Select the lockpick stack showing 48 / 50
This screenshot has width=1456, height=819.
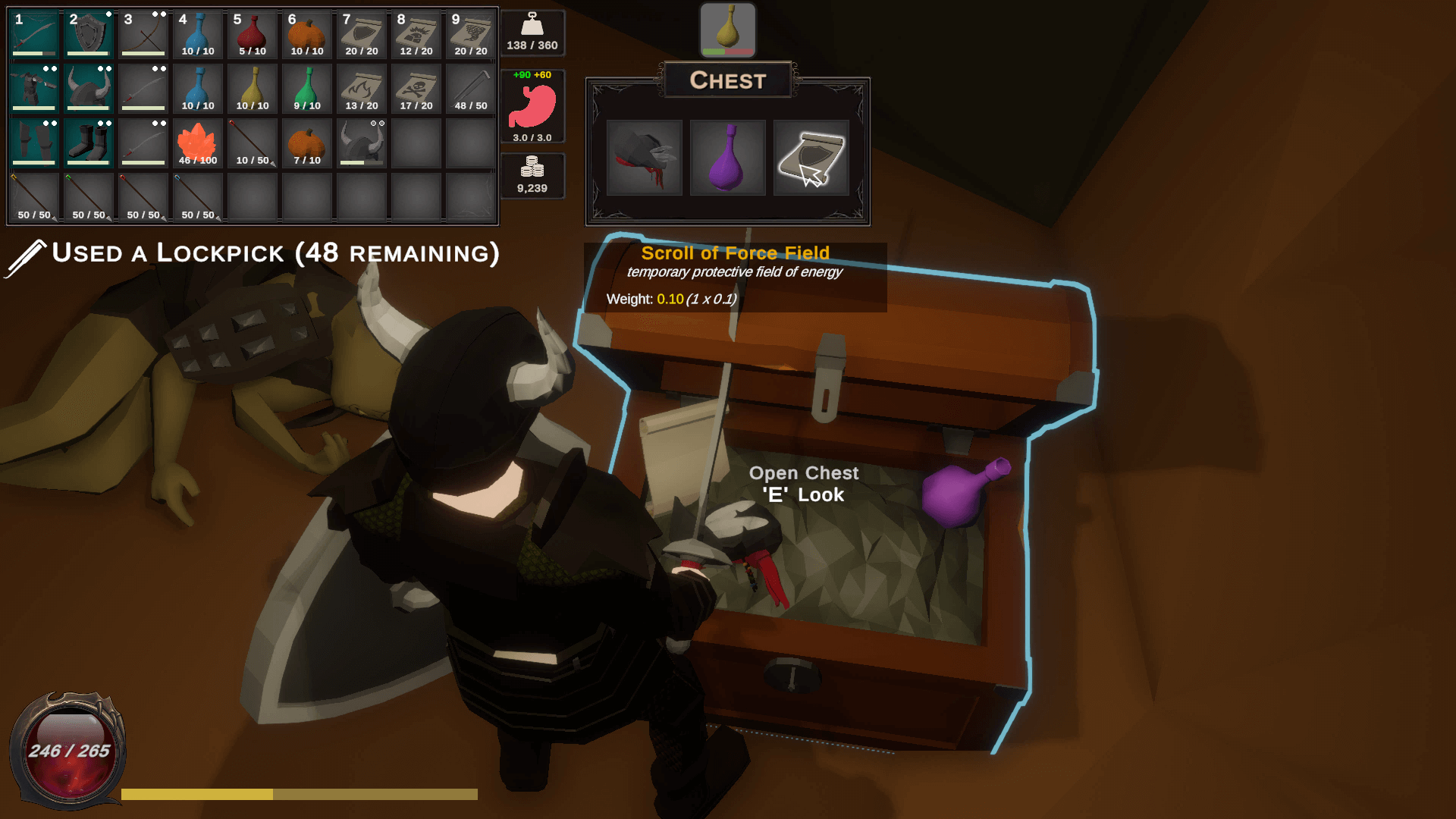coord(471,89)
